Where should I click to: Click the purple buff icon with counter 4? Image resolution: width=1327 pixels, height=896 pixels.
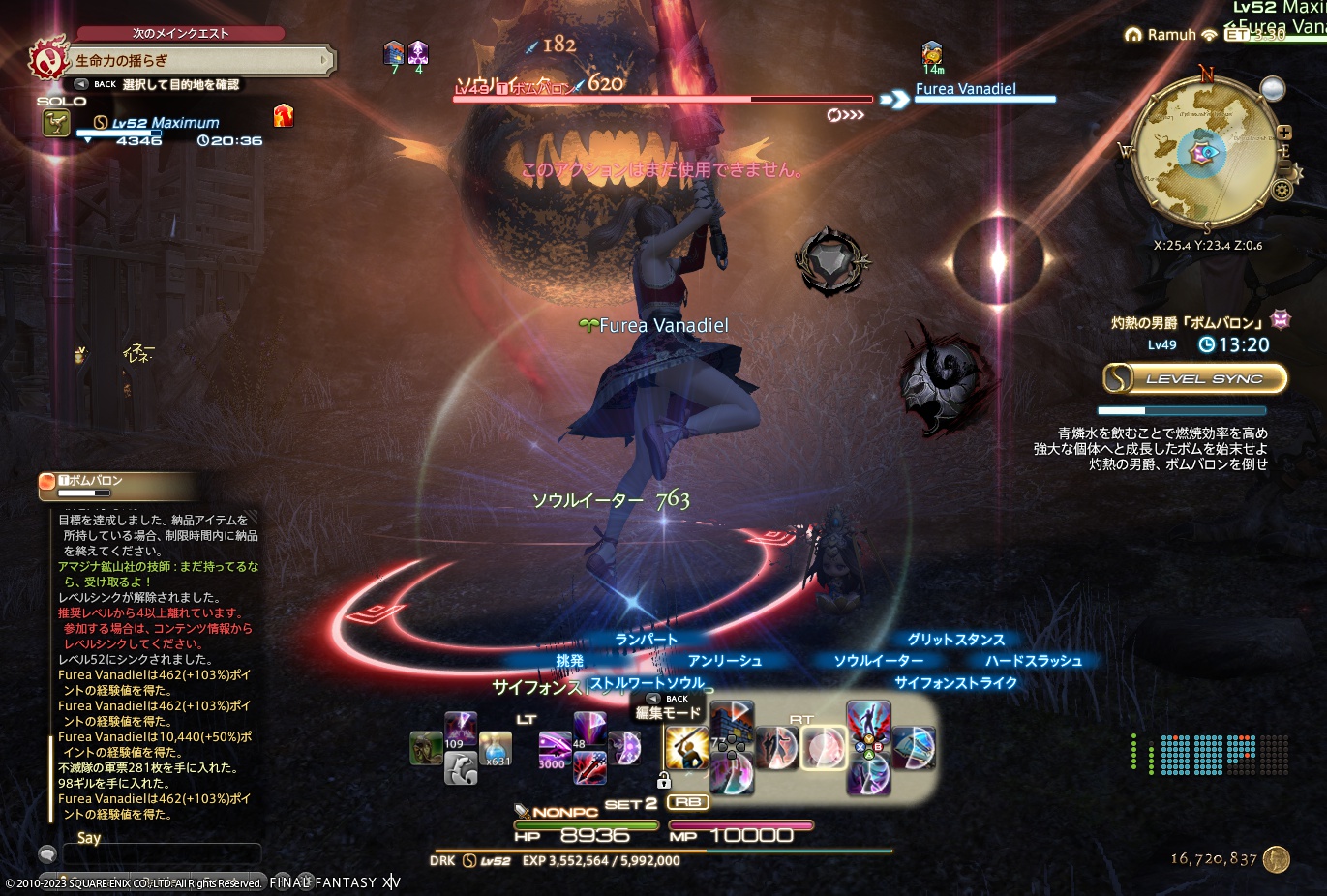[x=417, y=53]
